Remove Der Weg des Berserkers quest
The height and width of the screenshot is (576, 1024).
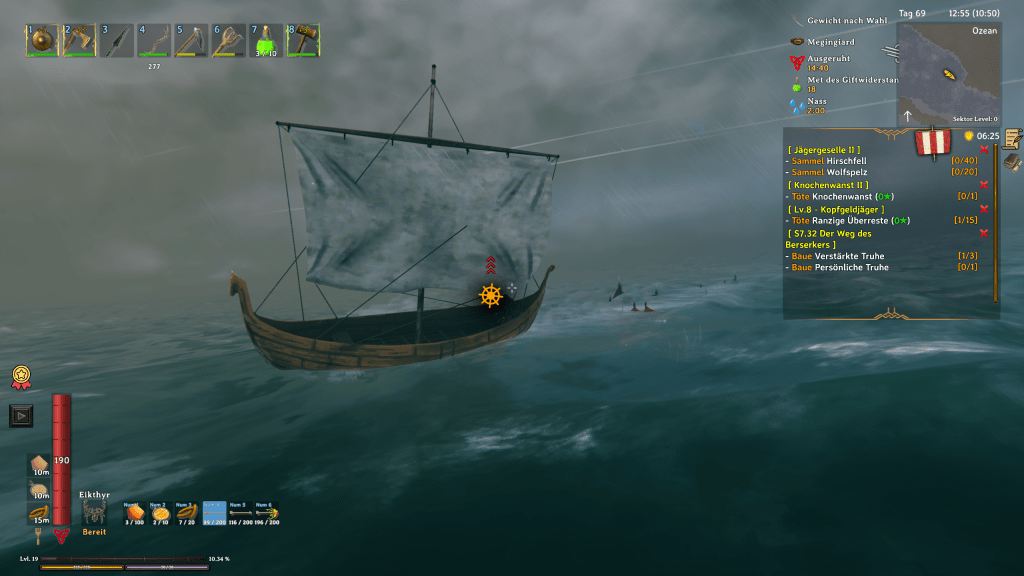tap(985, 233)
